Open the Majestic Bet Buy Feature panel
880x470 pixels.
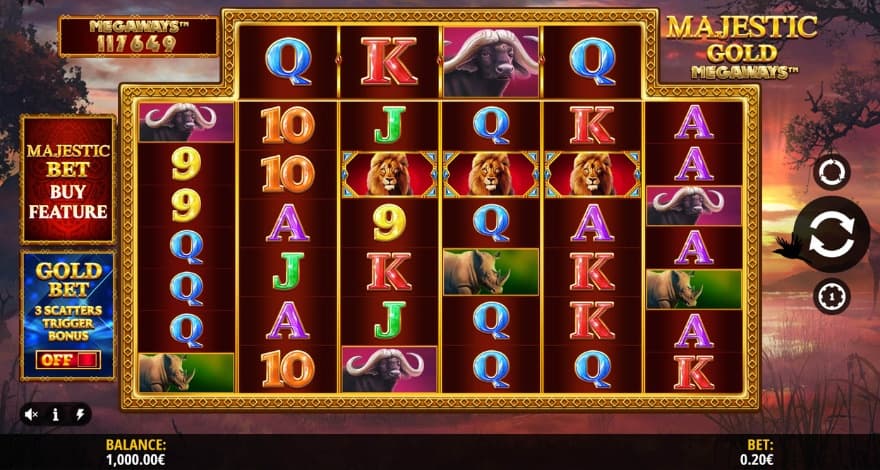(x=68, y=180)
